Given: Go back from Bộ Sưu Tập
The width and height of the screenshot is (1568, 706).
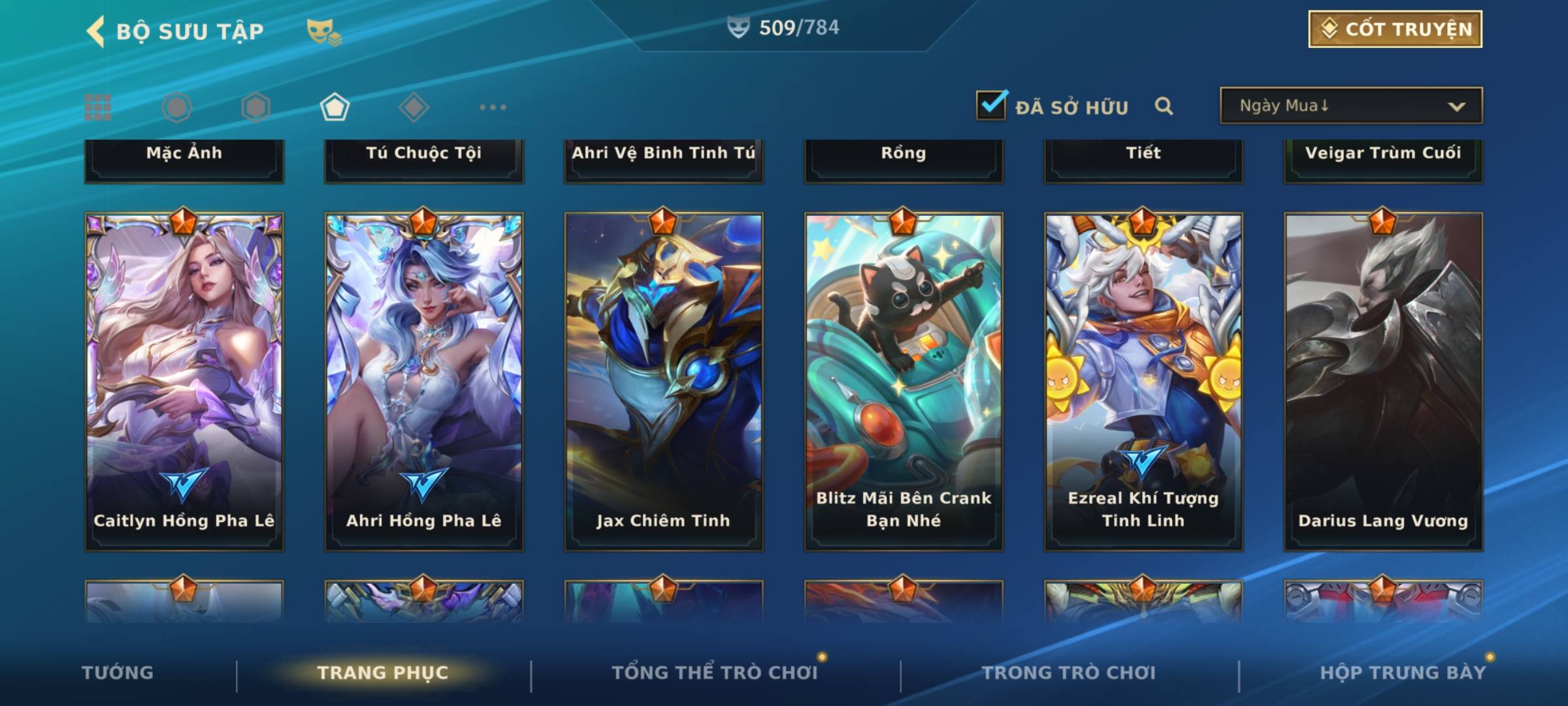Looking at the screenshot, I should (96, 31).
